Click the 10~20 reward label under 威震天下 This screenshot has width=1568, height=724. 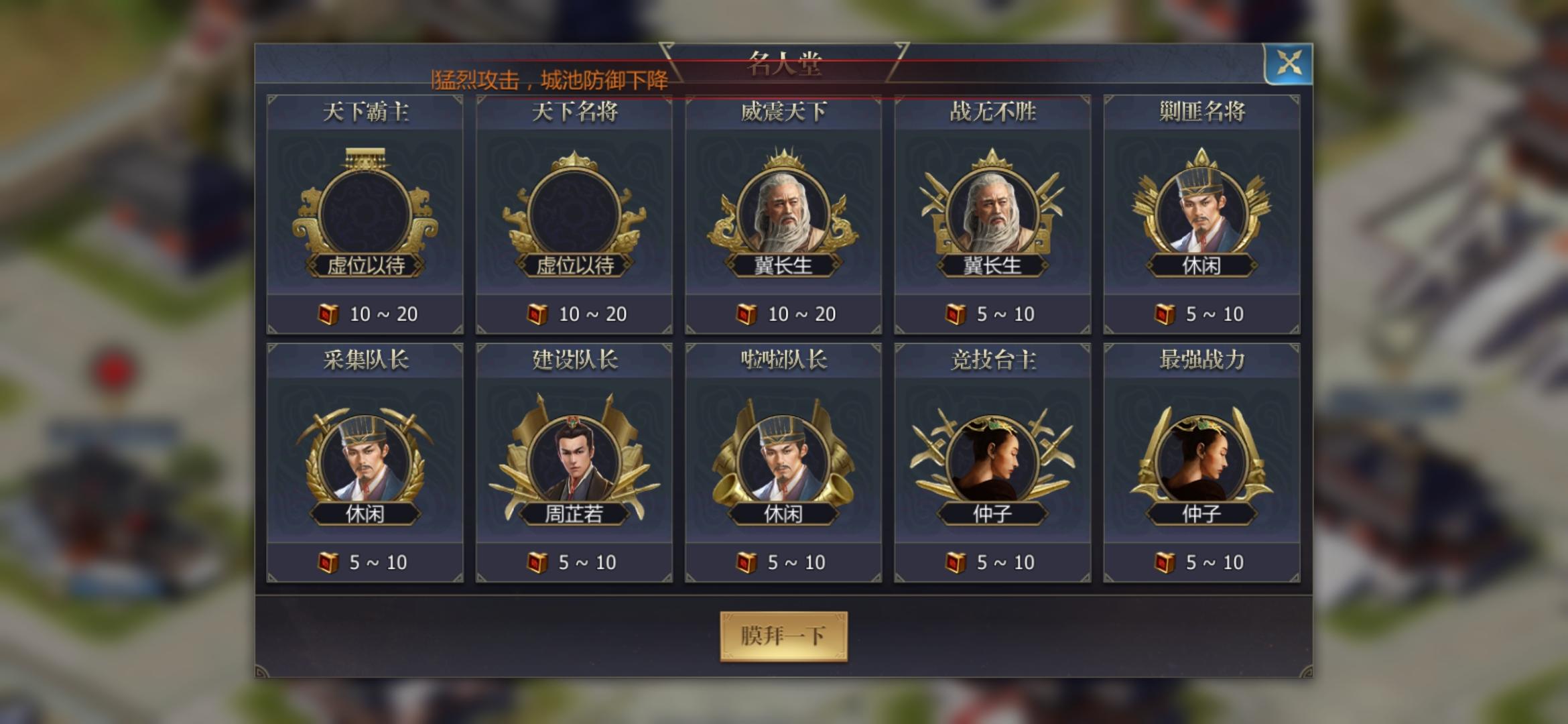795,312
